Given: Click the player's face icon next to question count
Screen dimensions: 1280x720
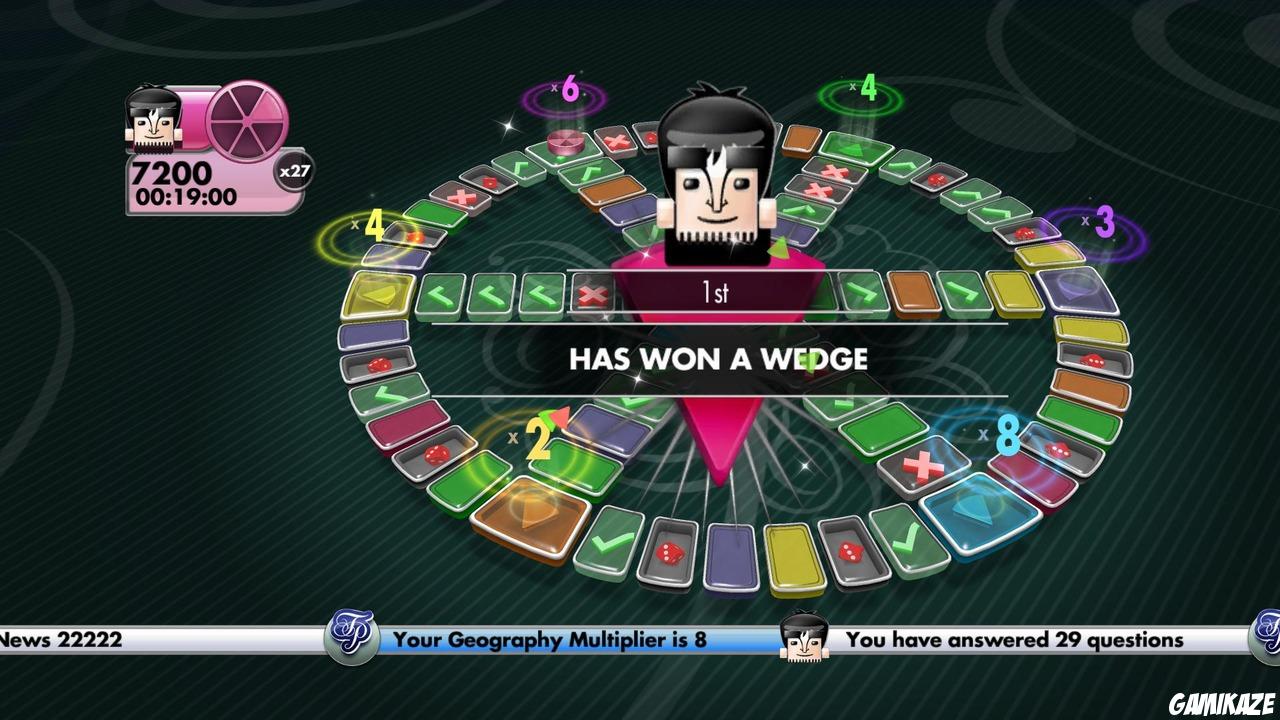Looking at the screenshot, I should tap(802, 638).
